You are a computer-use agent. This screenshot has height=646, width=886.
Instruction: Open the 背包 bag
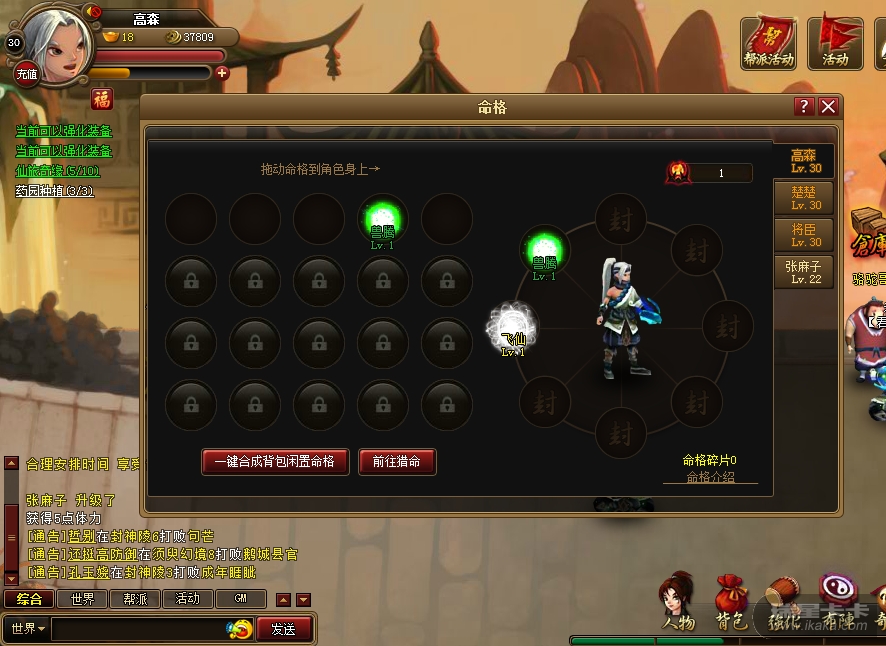coord(731,602)
